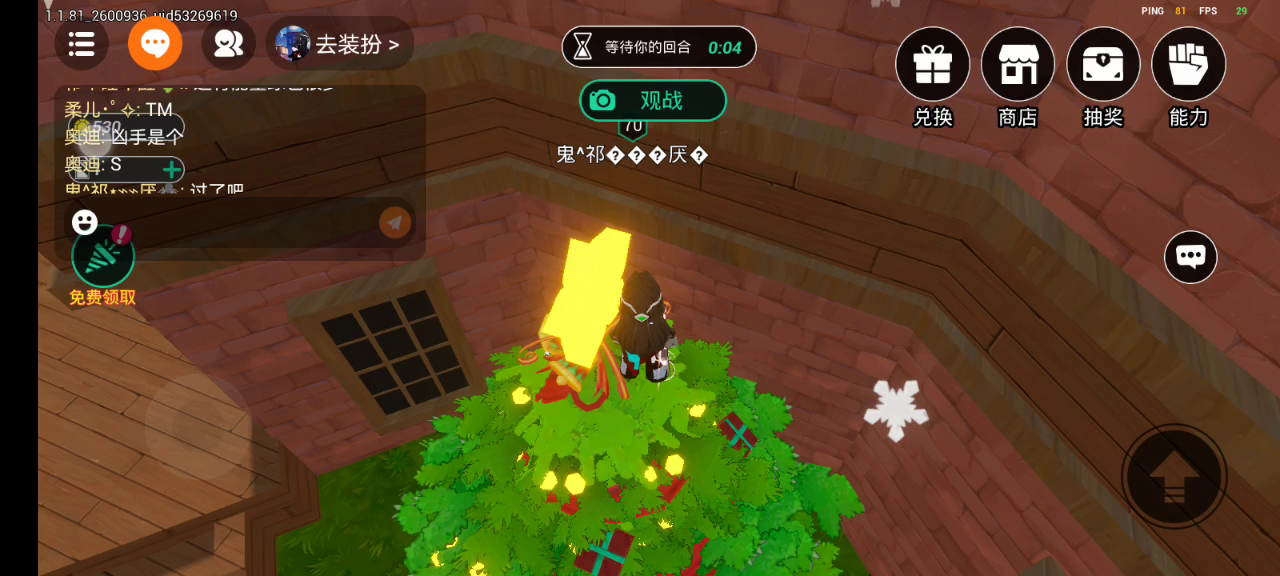Send the chat message with arrow button

pyautogui.click(x=395, y=222)
